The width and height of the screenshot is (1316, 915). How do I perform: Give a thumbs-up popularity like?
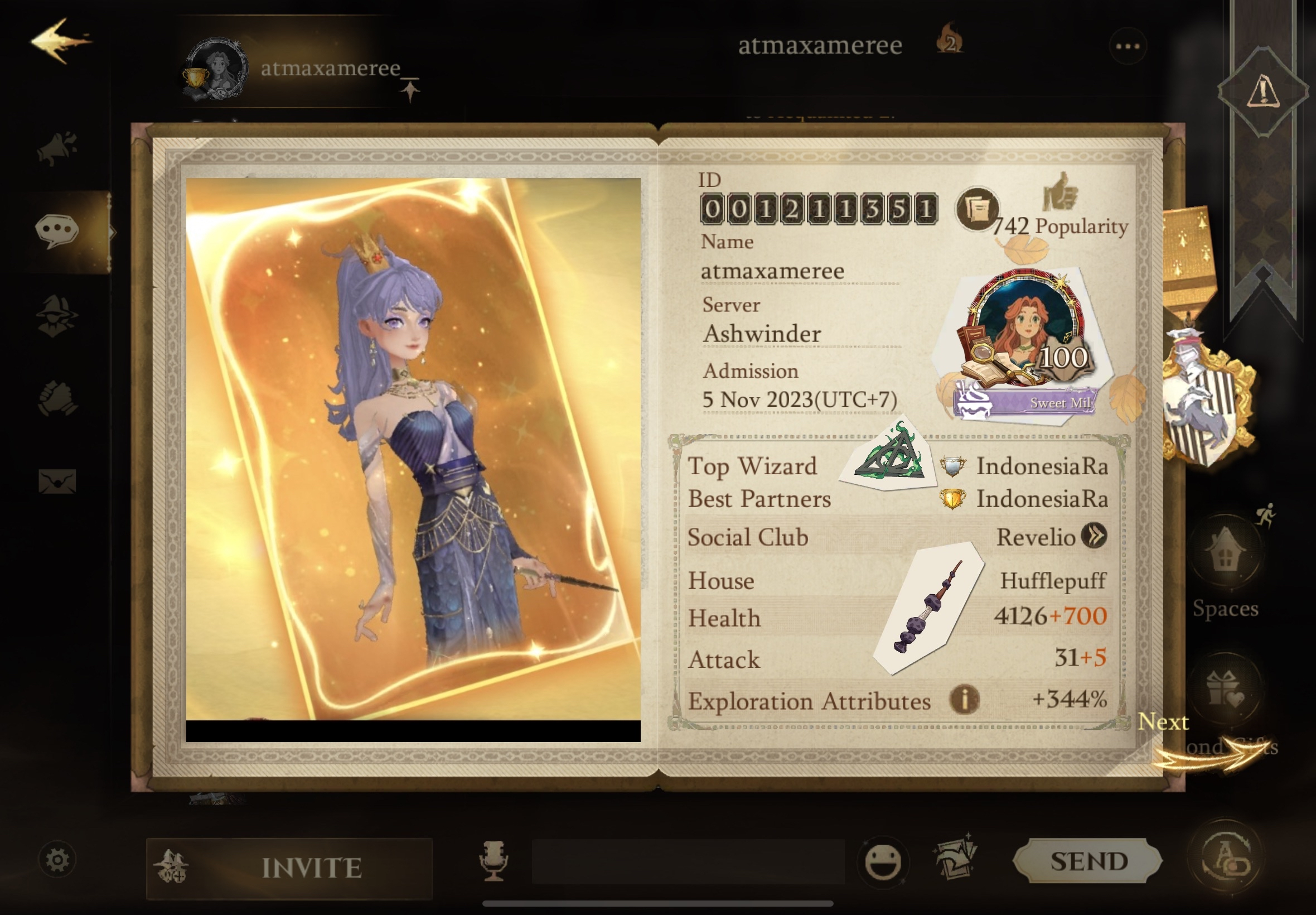(x=1060, y=192)
